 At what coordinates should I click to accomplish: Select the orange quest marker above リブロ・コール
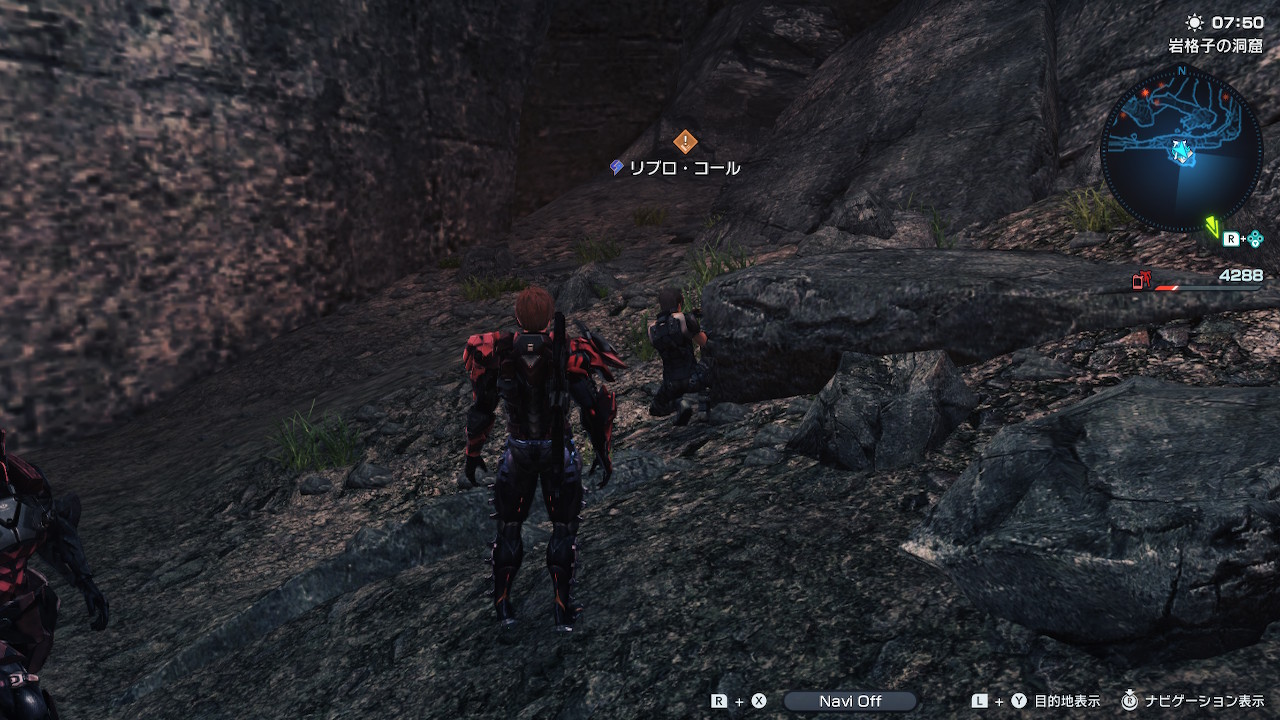tap(684, 142)
